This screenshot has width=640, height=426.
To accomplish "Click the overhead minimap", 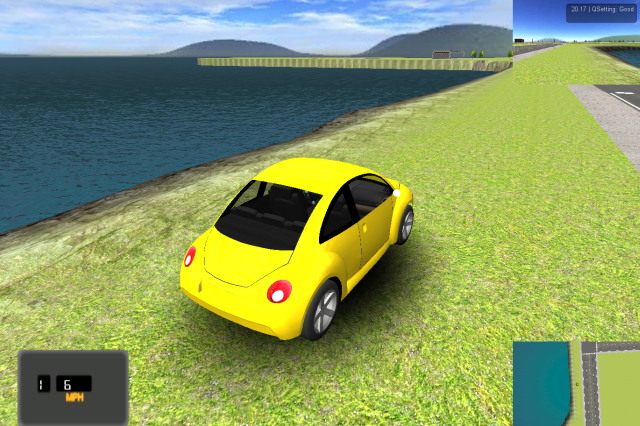I will click(x=576, y=383).
